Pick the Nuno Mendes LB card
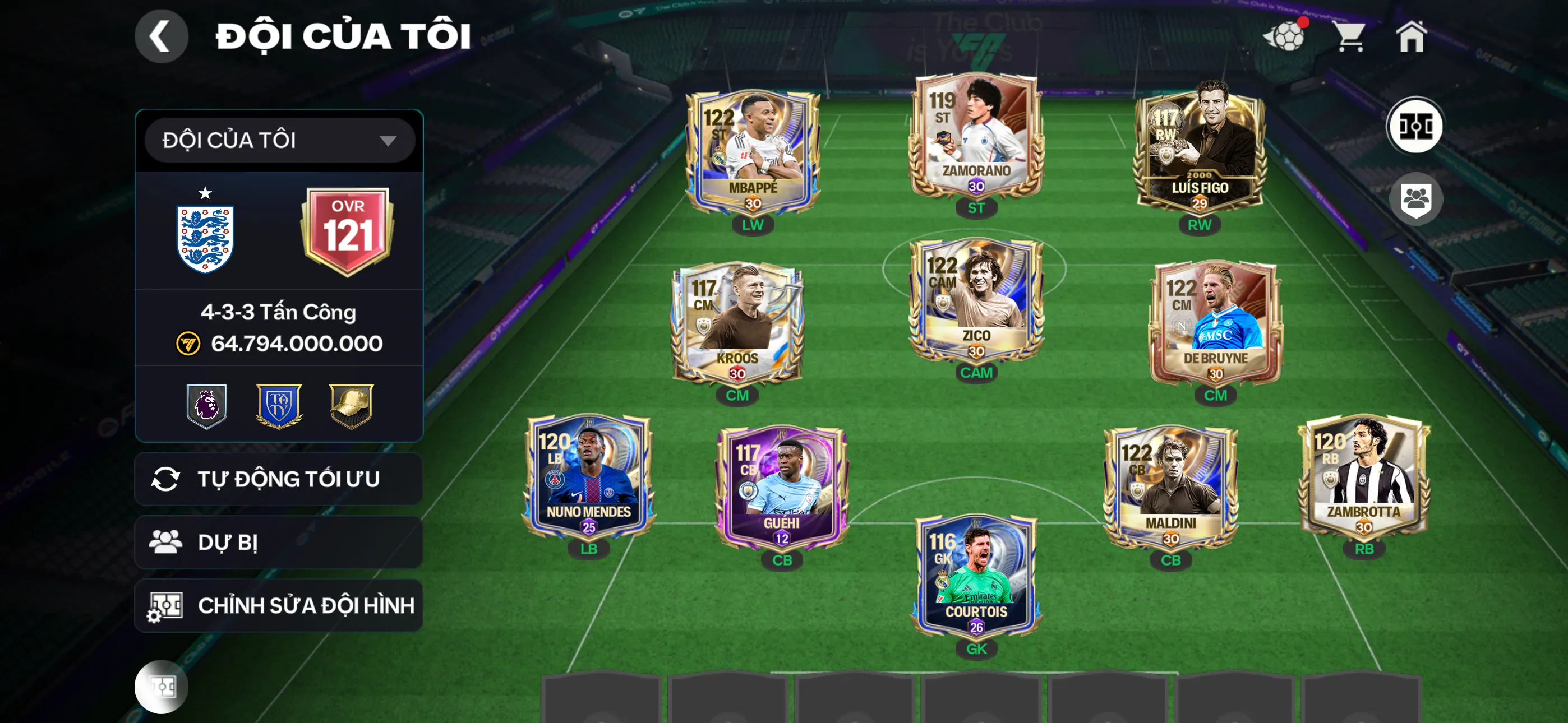The width and height of the screenshot is (1568, 723). 589,478
